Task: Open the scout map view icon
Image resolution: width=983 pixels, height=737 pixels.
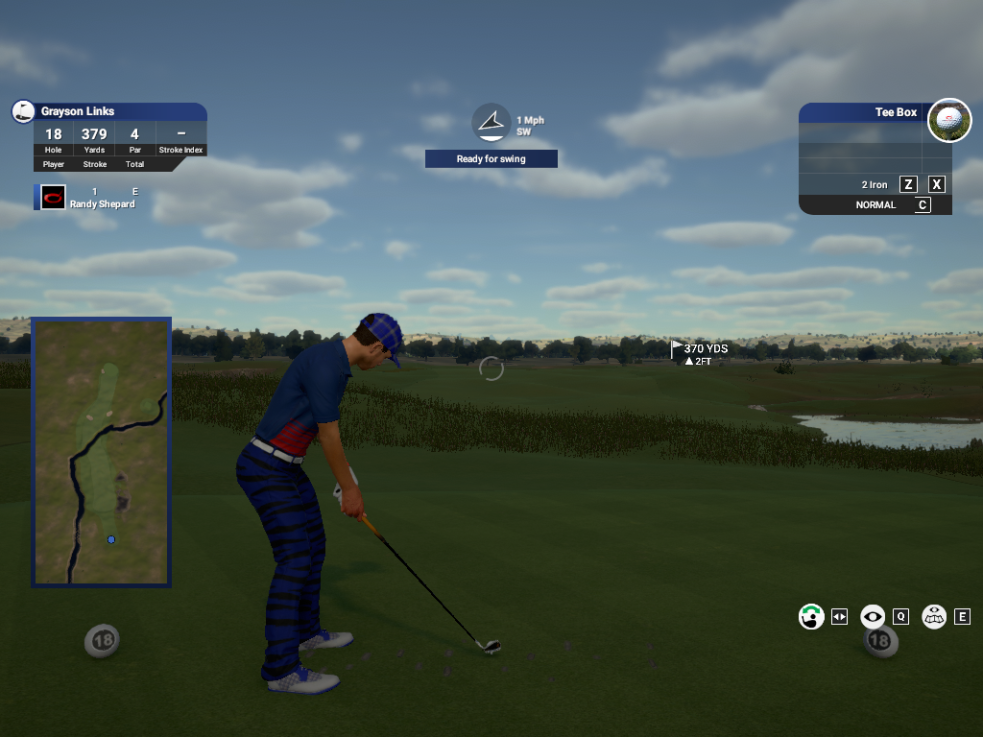Action: pos(934,617)
